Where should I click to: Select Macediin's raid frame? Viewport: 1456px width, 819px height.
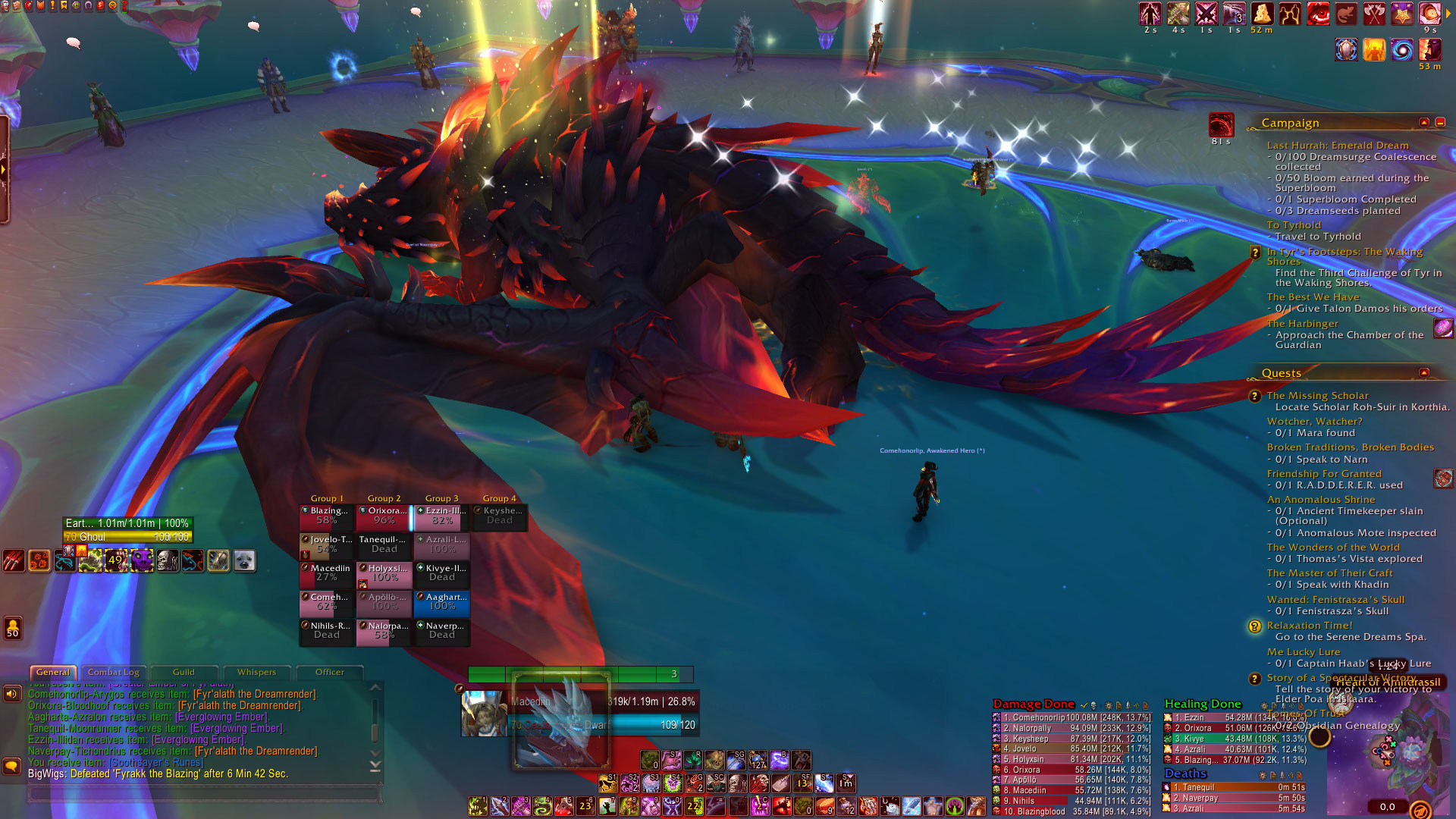tap(327, 574)
